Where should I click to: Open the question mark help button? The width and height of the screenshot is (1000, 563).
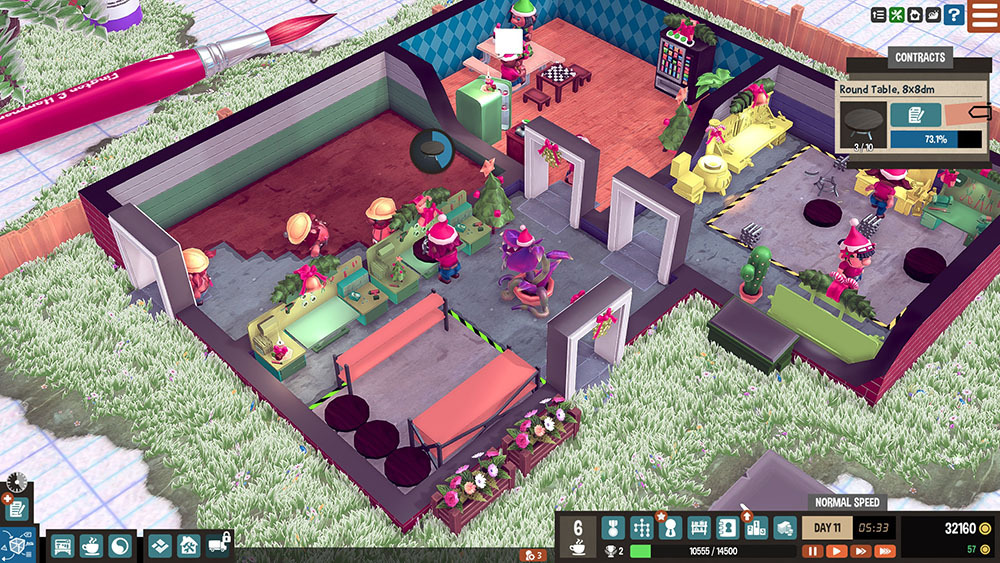point(954,15)
